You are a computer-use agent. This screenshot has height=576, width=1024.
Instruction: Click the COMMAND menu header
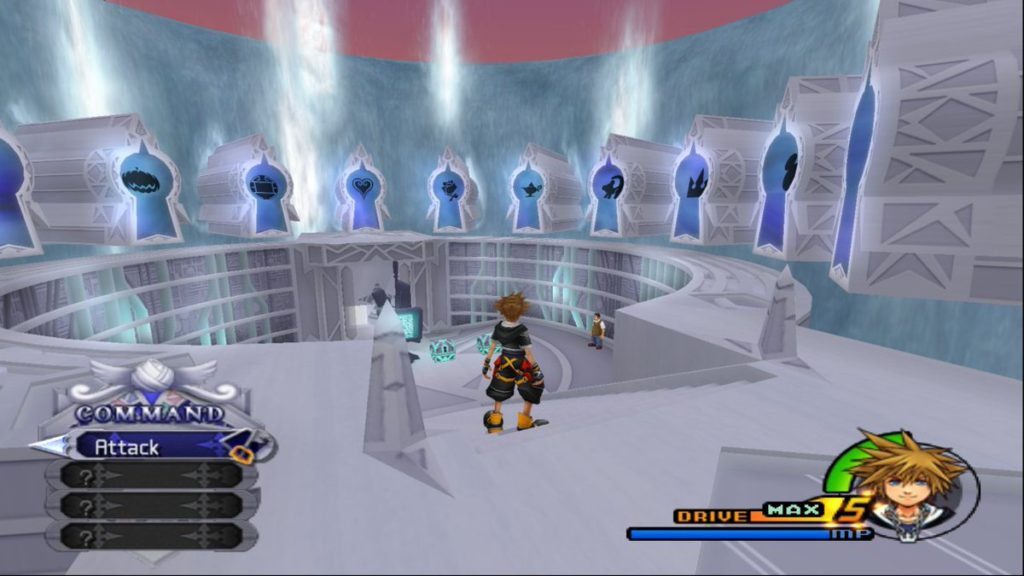[150, 413]
